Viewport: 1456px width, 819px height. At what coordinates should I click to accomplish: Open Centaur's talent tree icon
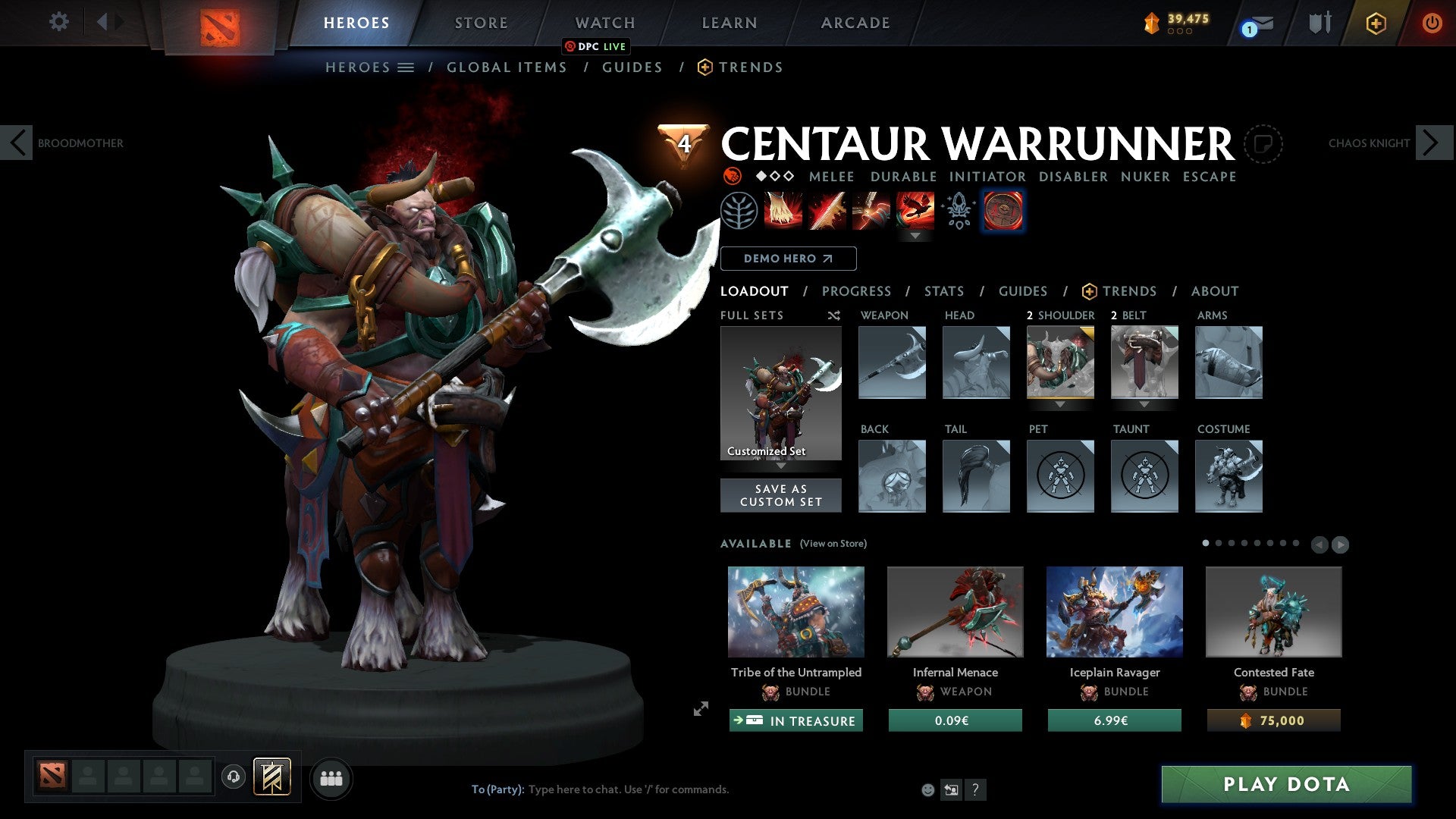[x=737, y=212]
